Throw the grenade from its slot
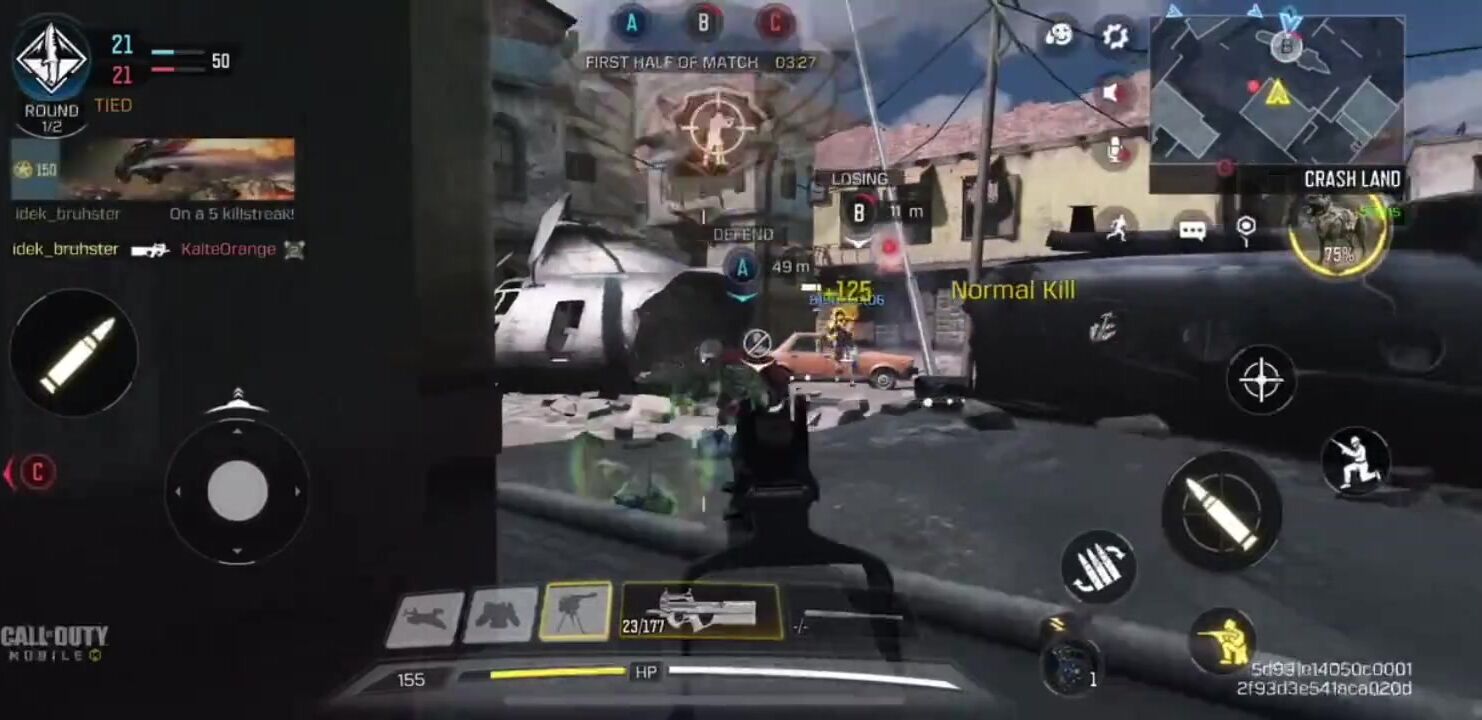 point(1068,663)
